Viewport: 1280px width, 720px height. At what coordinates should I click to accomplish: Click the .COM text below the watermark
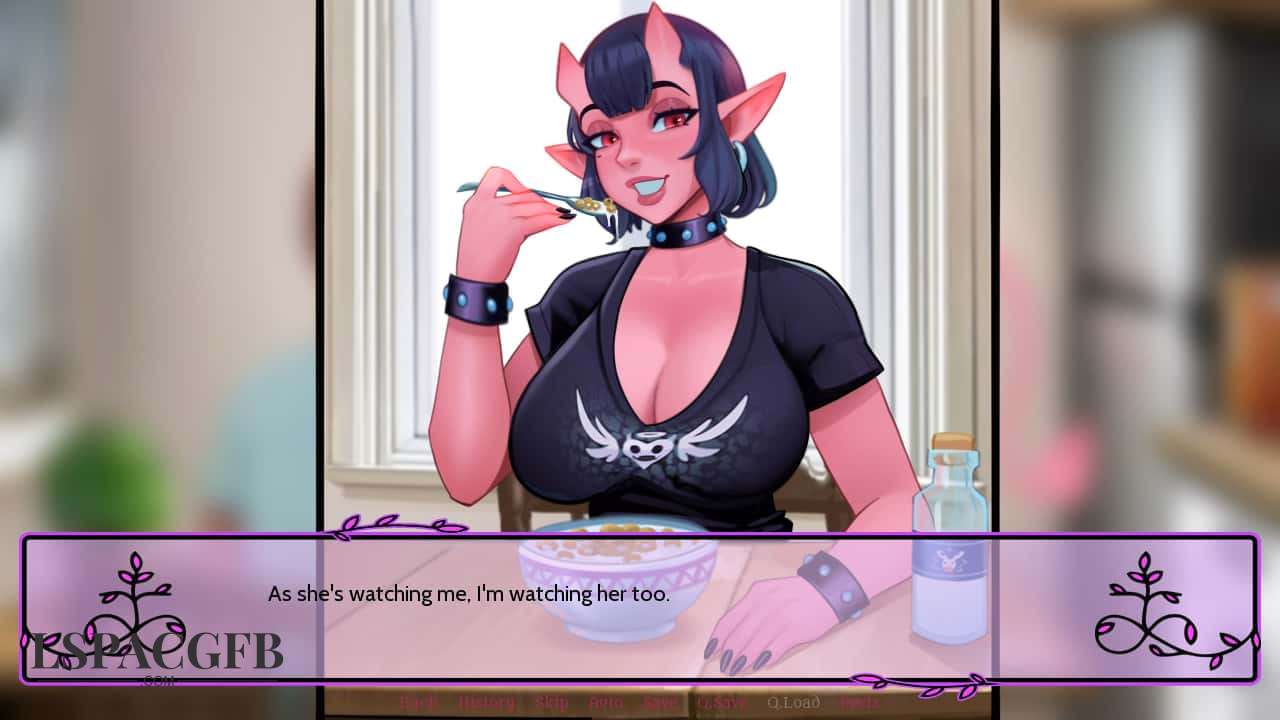point(157,681)
